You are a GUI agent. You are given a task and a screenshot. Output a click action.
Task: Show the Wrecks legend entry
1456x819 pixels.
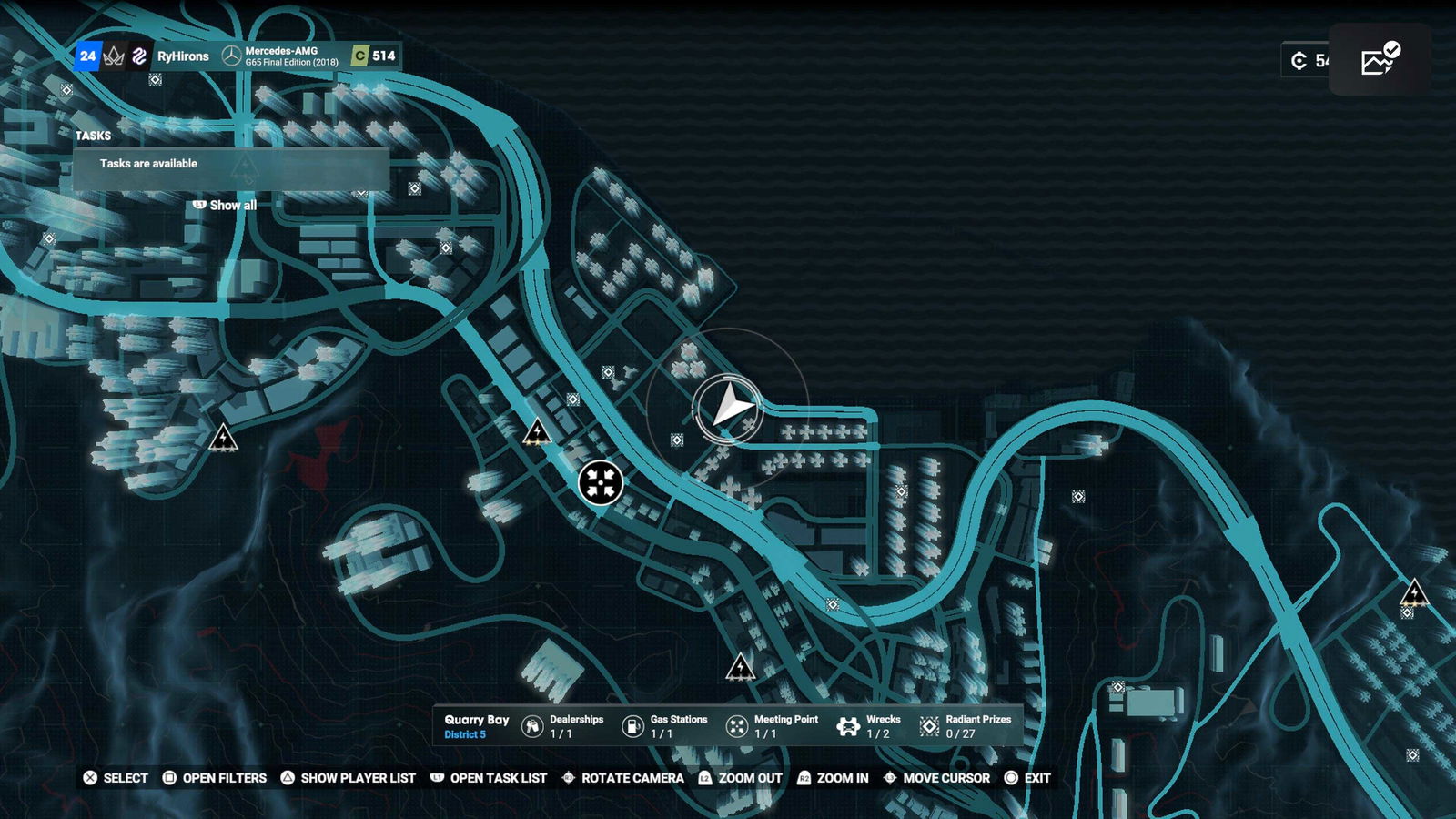tap(869, 726)
